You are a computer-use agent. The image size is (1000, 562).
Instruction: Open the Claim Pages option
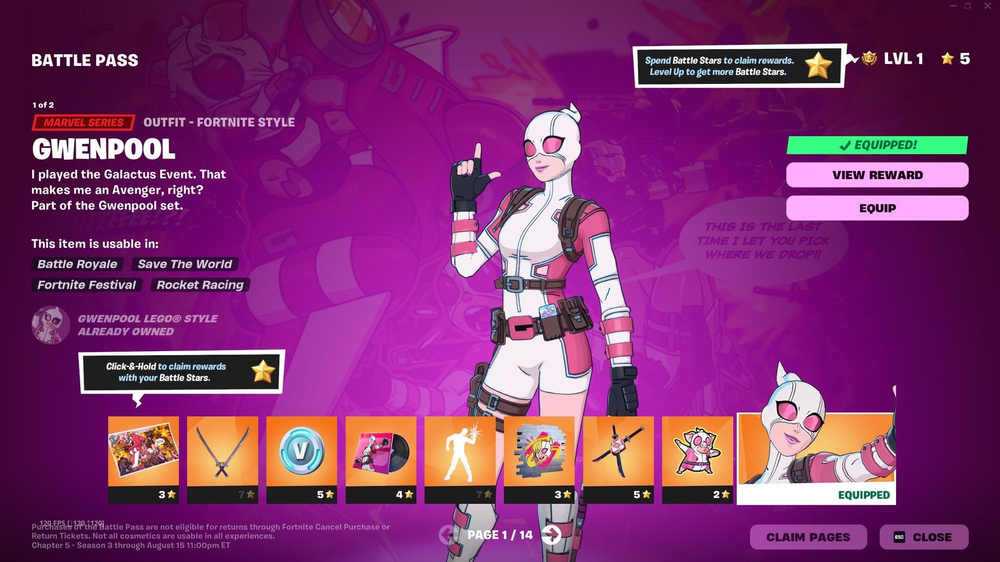tap(808, 537)
